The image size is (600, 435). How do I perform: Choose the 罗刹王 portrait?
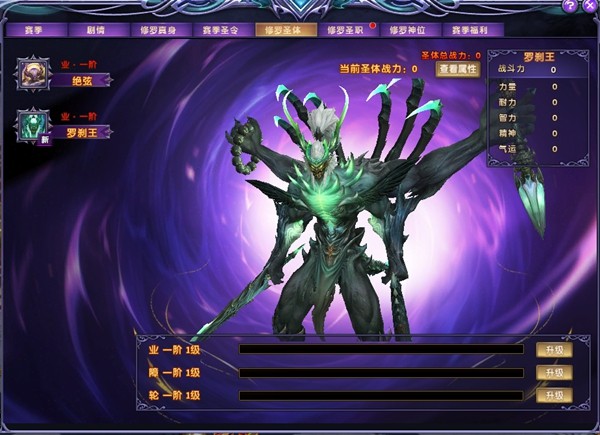point(33,128)
